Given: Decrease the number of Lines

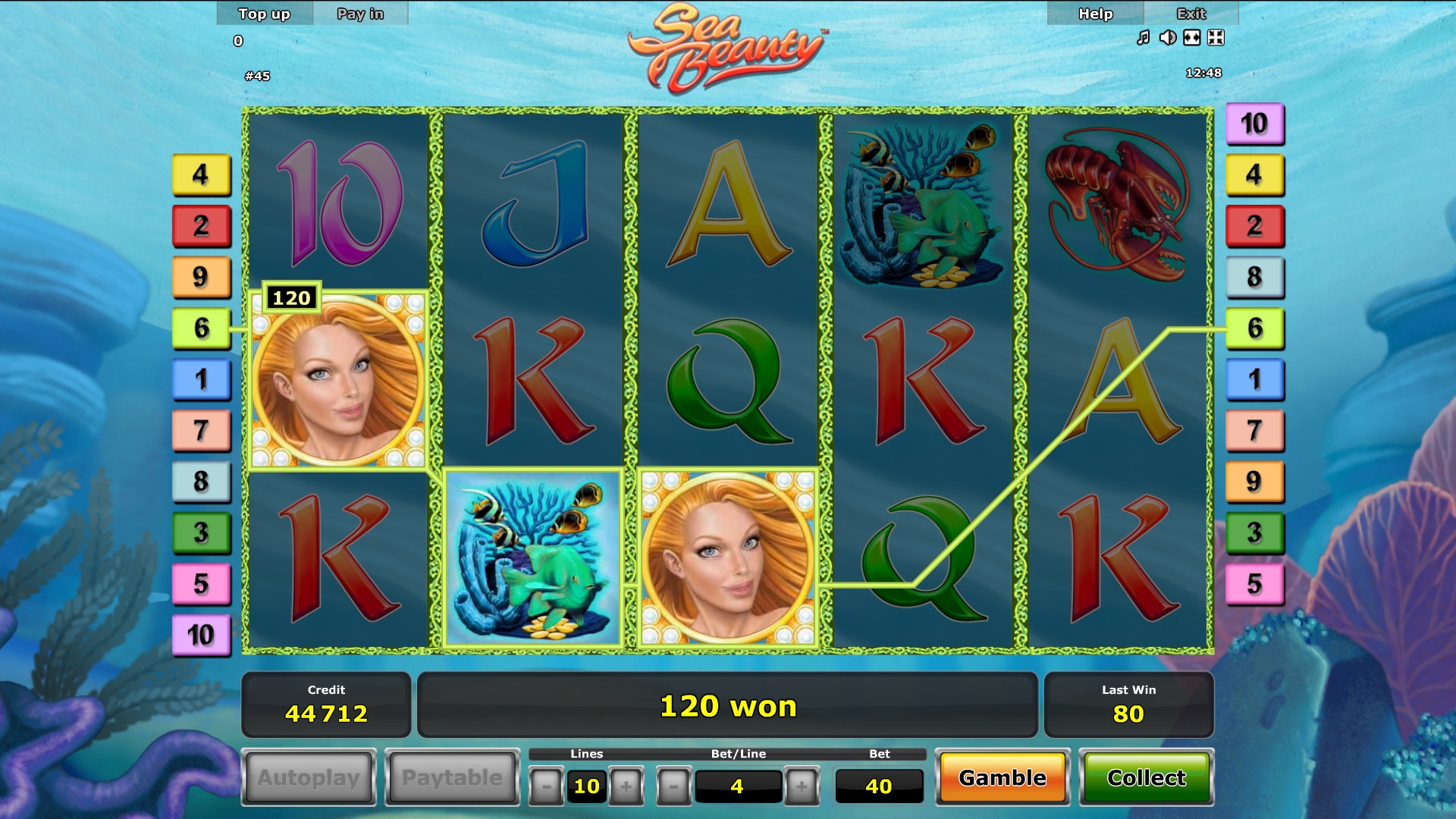Looking at the screenshot, I should 546,786.
